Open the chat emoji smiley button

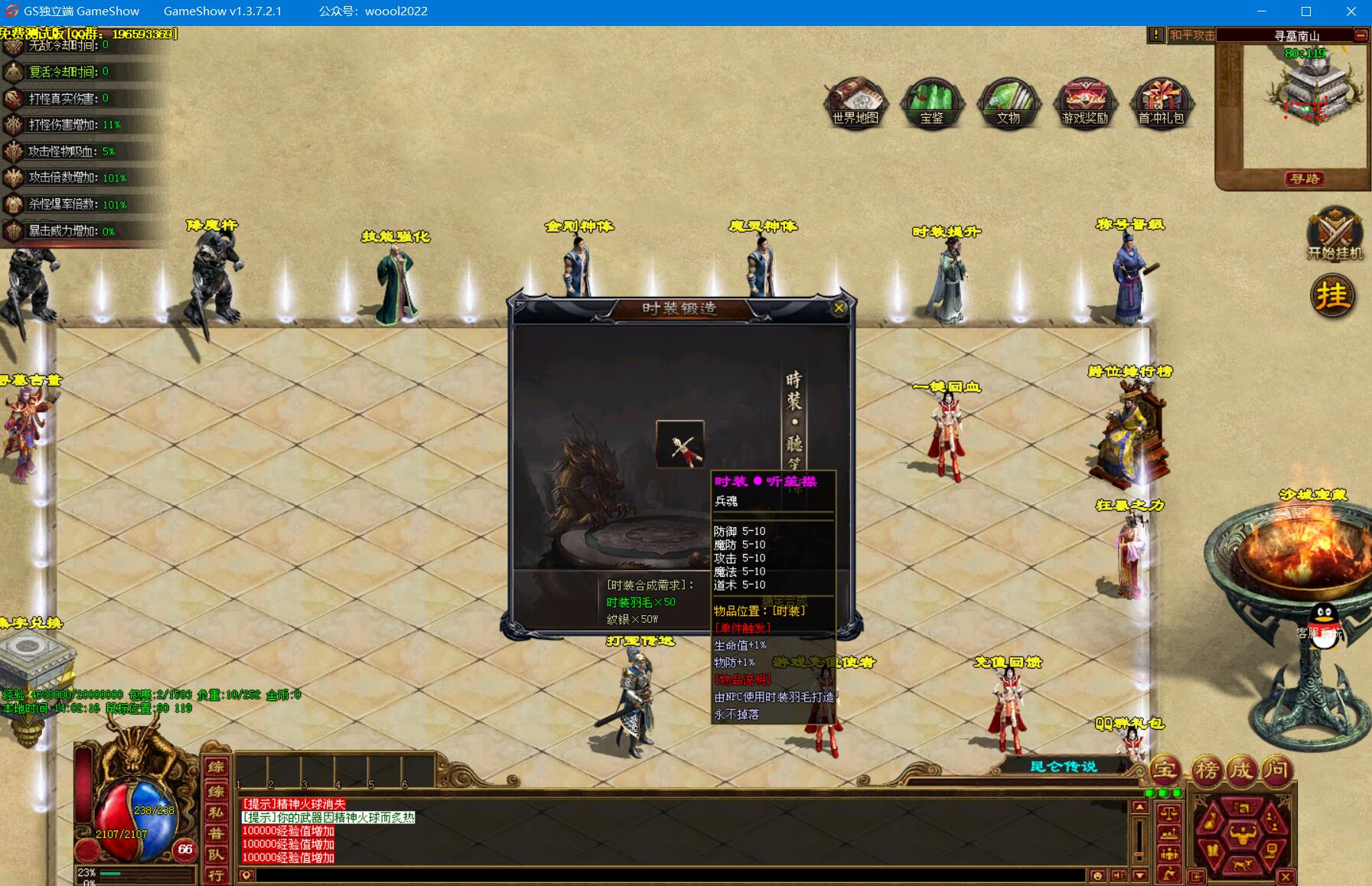click(x=1098, y=875)
